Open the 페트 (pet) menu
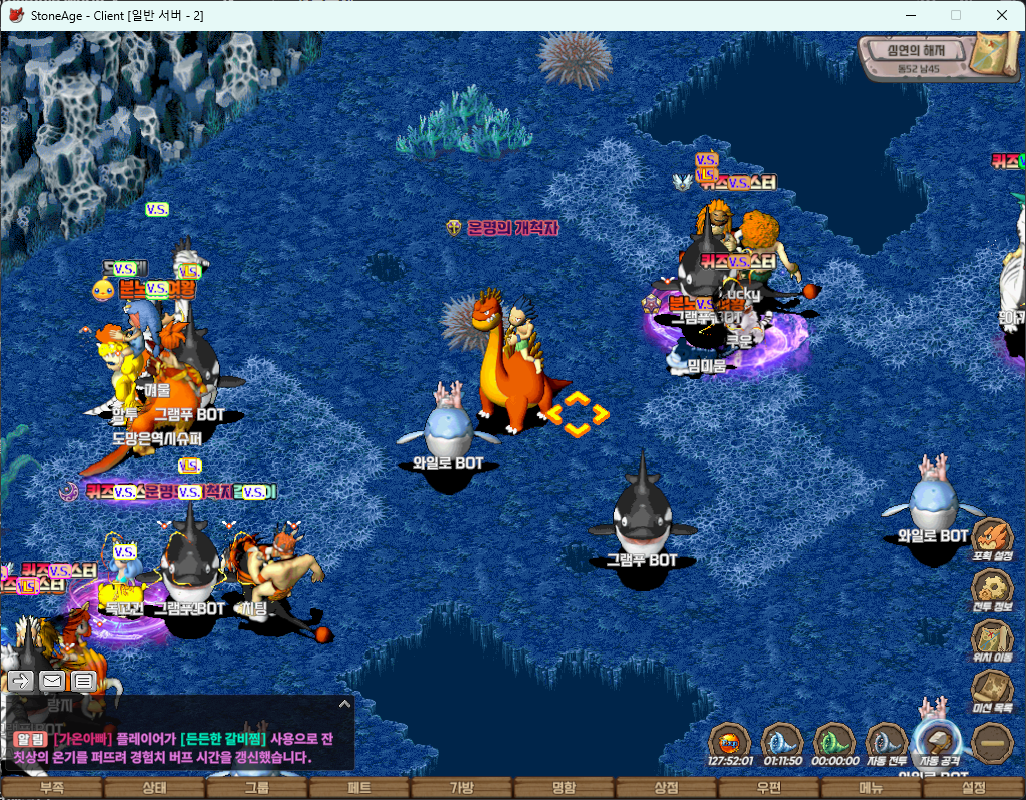The width and height of the screenshot is (1026, 800). (x=359, y=788)
